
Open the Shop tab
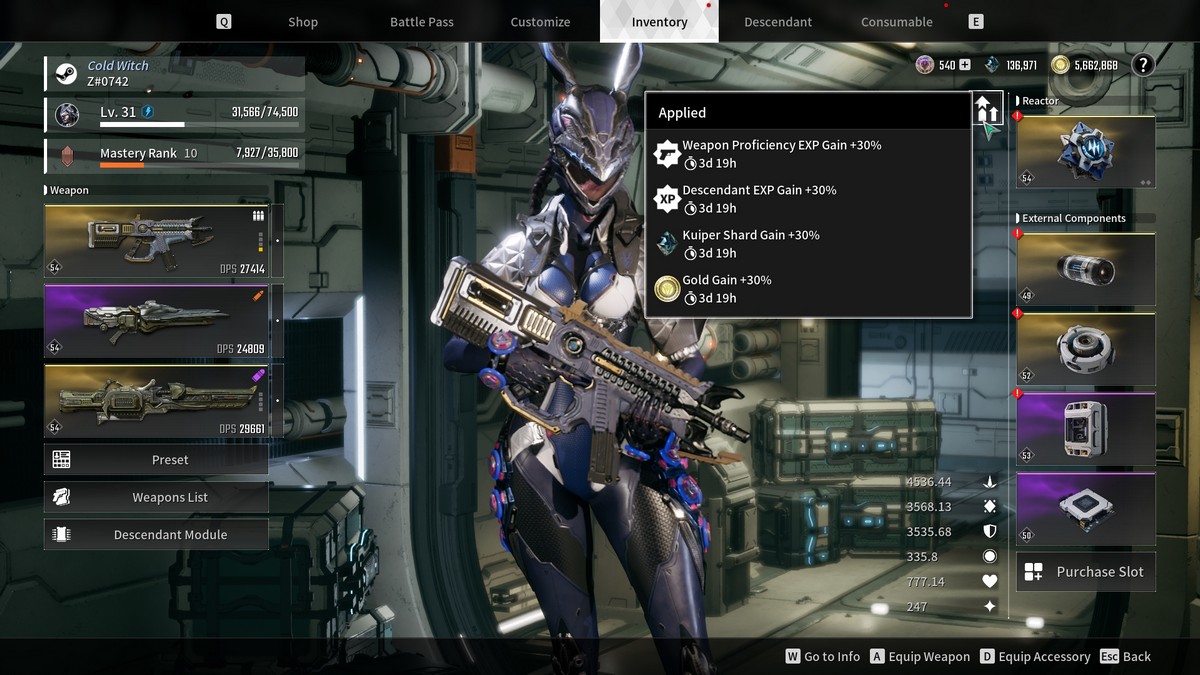tap(302, 22)
